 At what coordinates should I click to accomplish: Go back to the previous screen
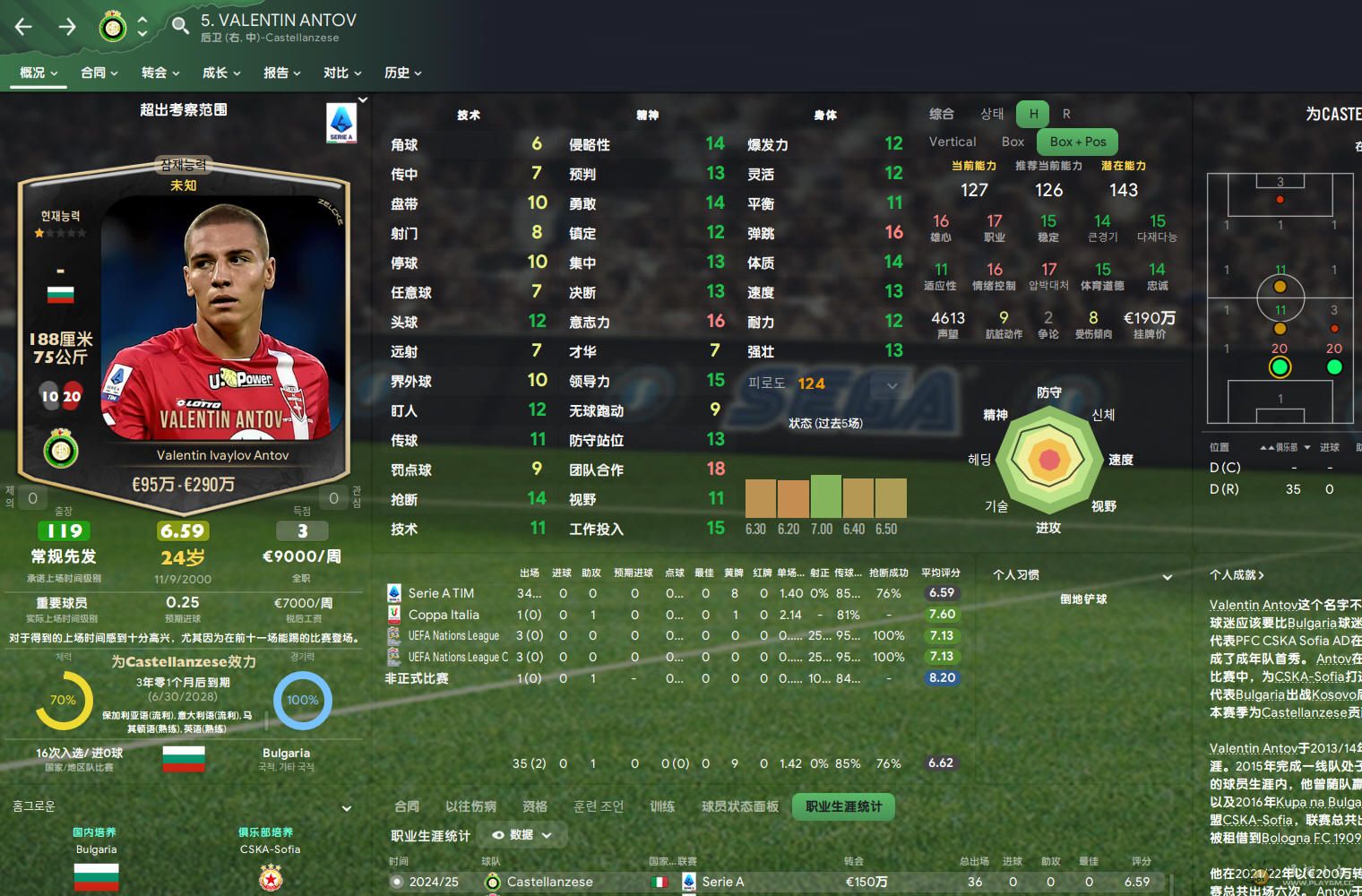24,27
